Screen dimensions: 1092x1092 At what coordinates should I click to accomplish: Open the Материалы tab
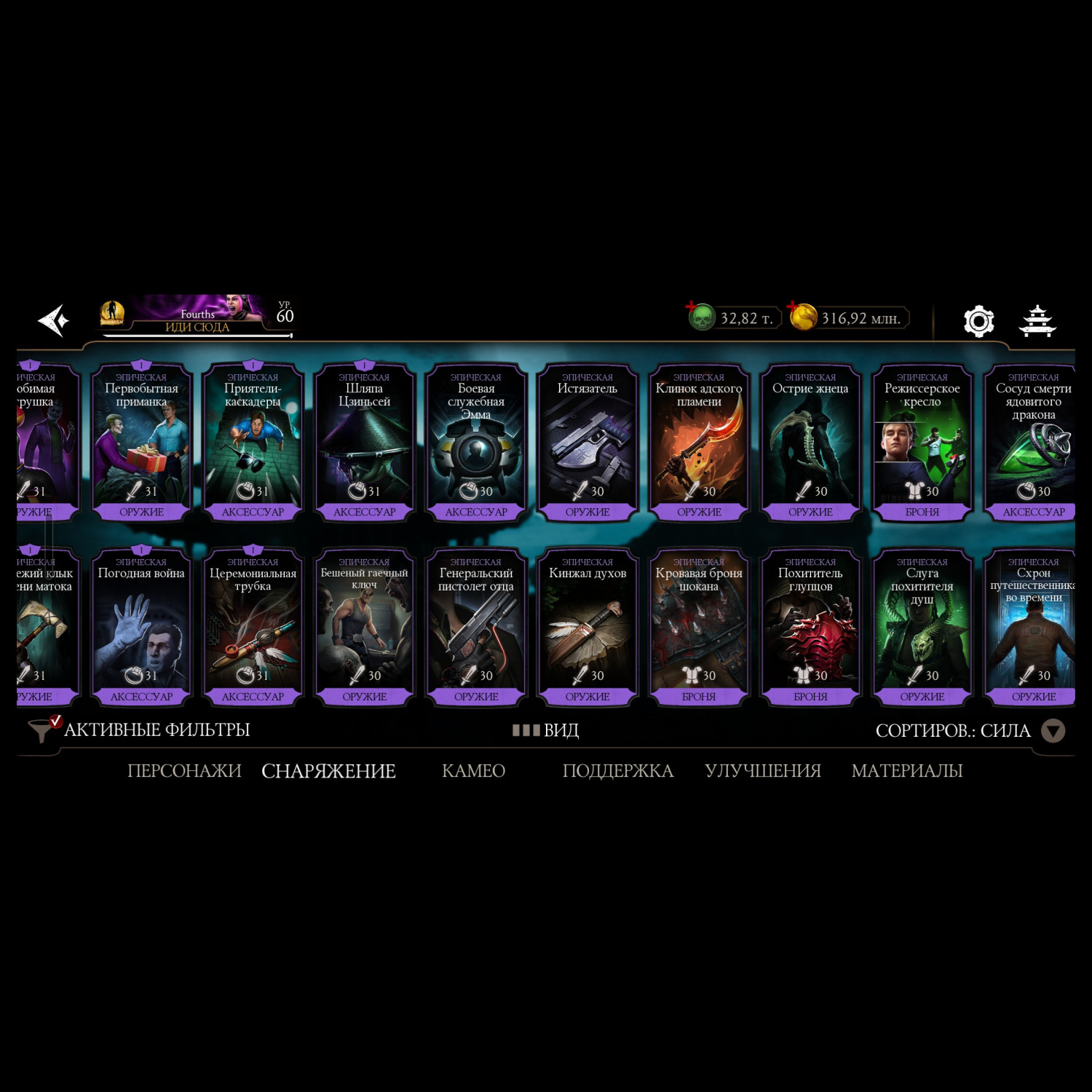[x=907, y=770]
